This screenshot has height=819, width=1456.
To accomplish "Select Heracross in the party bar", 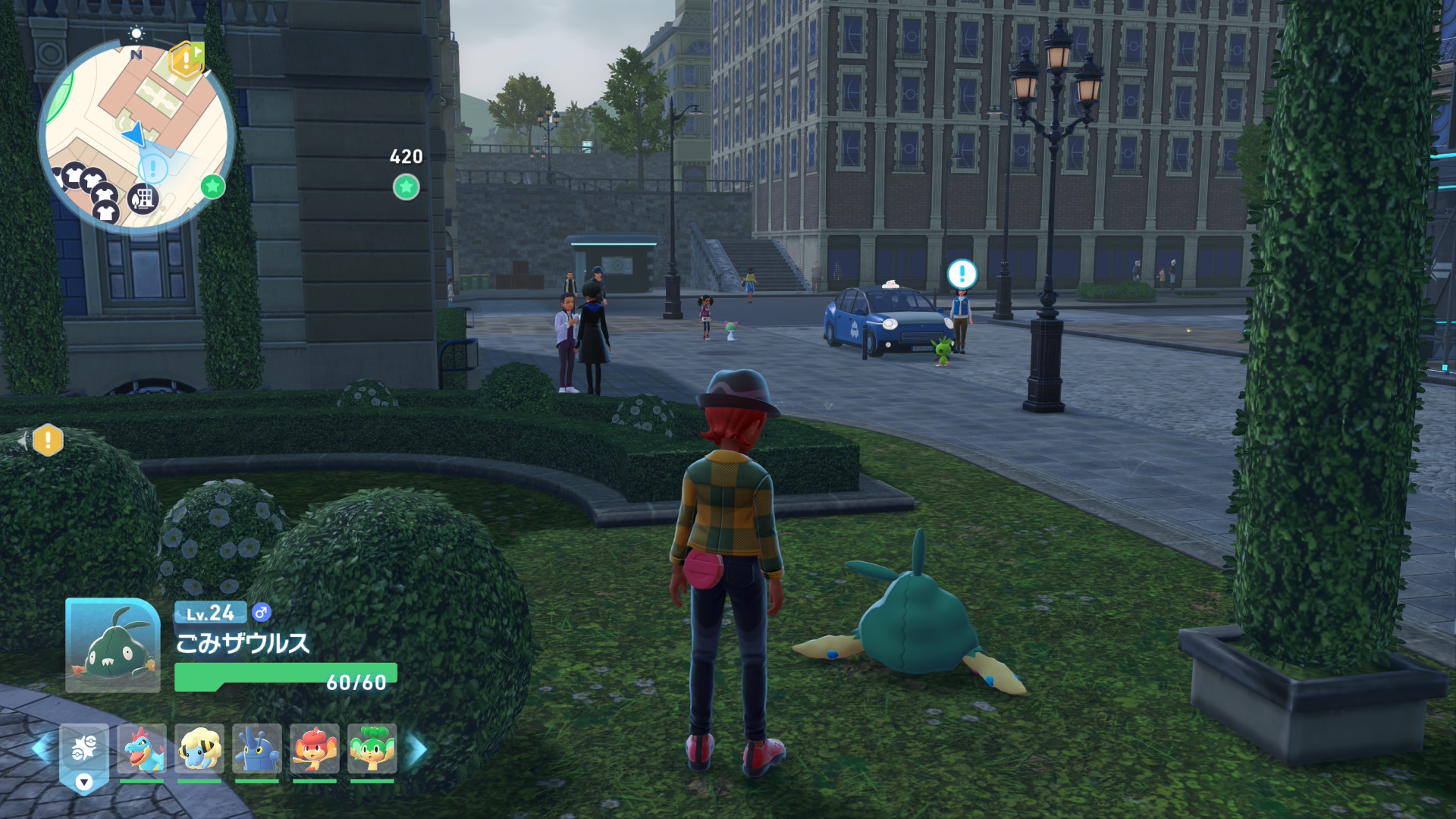I will pyautogui.click(x=257, y=748).
